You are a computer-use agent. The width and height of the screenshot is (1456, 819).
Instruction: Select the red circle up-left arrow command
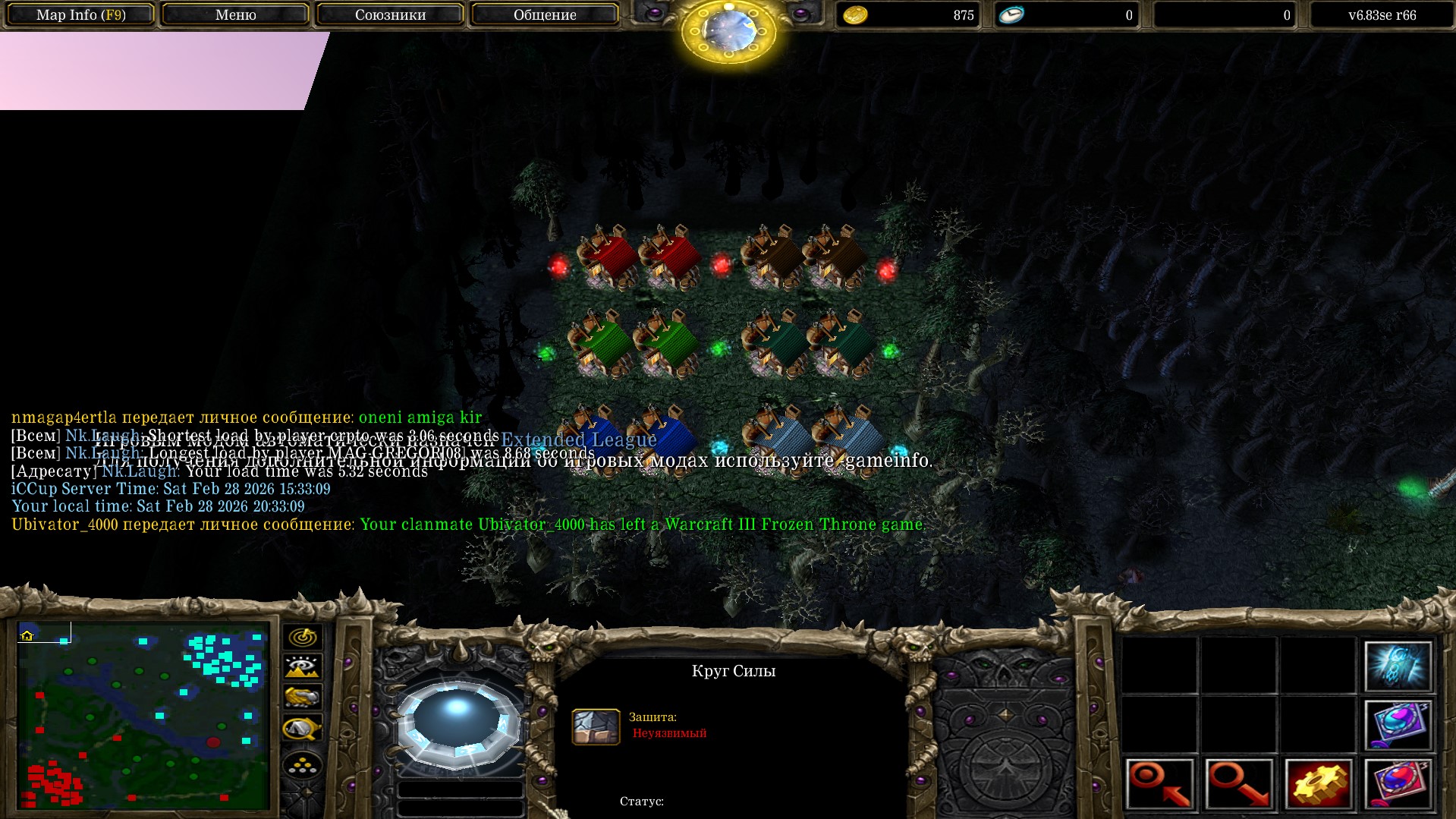(1160, 783)
